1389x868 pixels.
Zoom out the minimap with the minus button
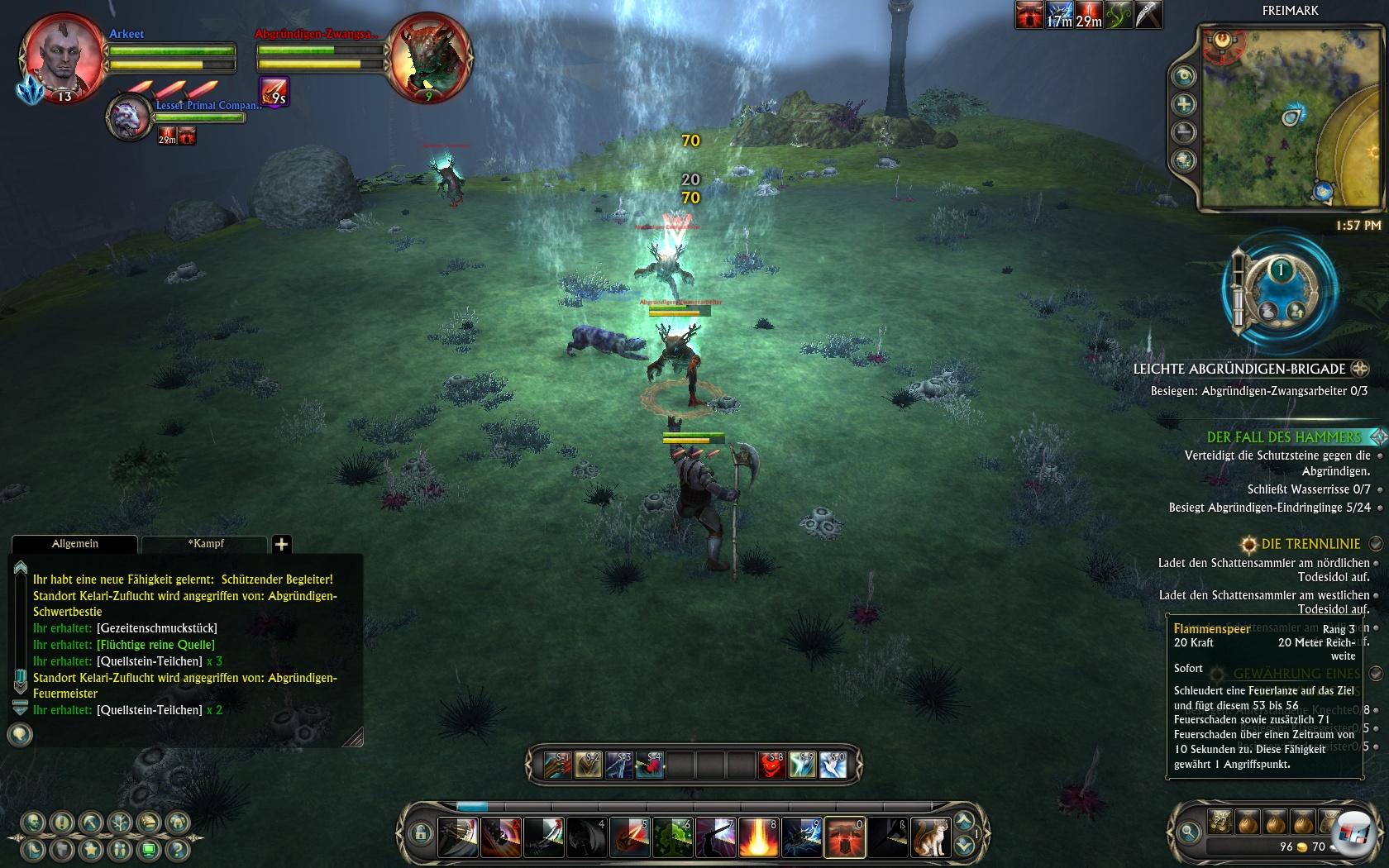[x=1184, y=132]
